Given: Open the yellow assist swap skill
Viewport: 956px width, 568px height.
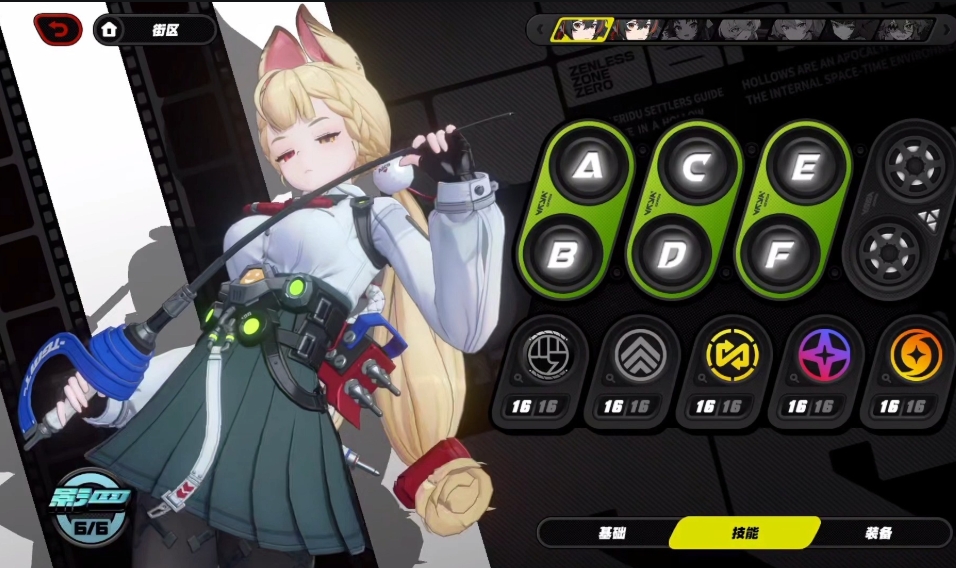Looking at the screenshot, I should [733, 354].
